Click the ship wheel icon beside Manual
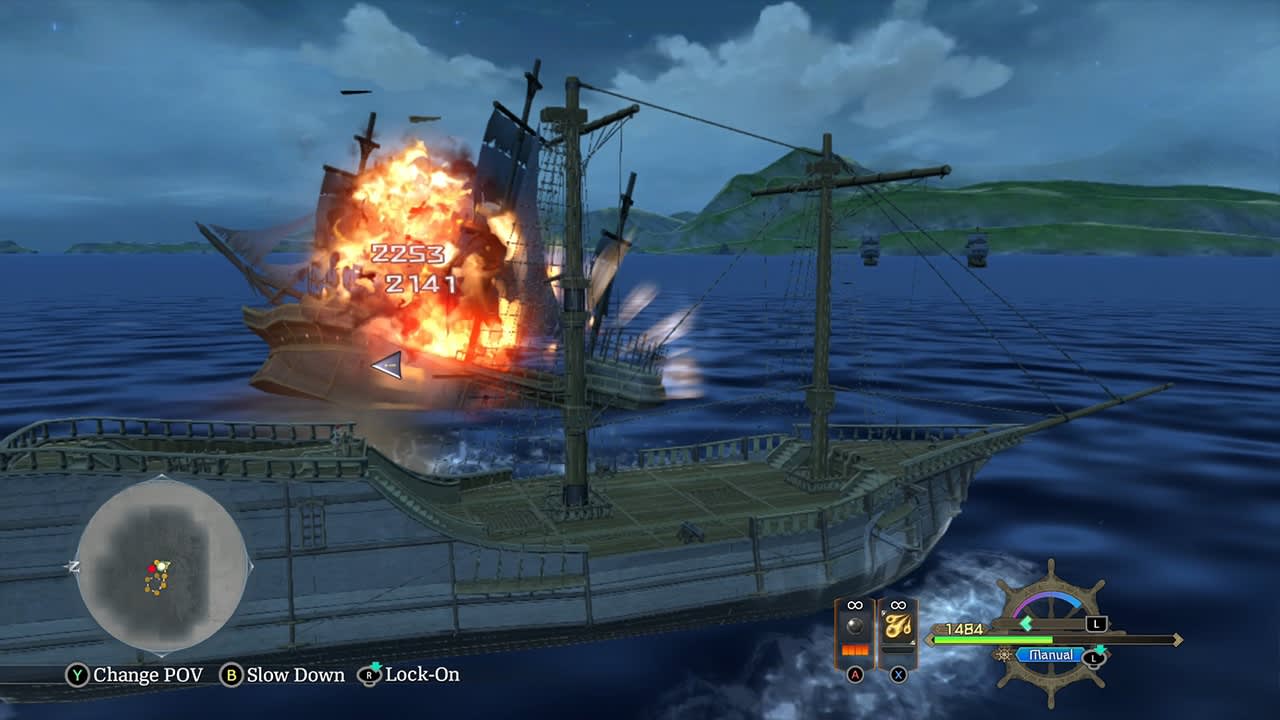The width and height of the screenshot is (1280, 720). (1003, 656)
